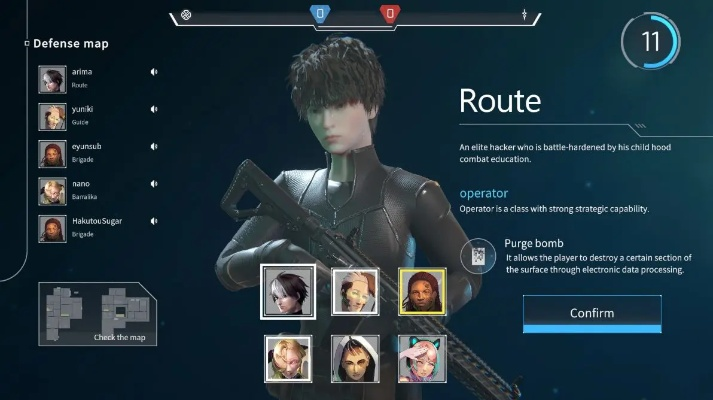This screenshot has width=713, height=400.
Task: Choose the pale-haired character with brown hood portrait
Action: (x=355, y=291)
